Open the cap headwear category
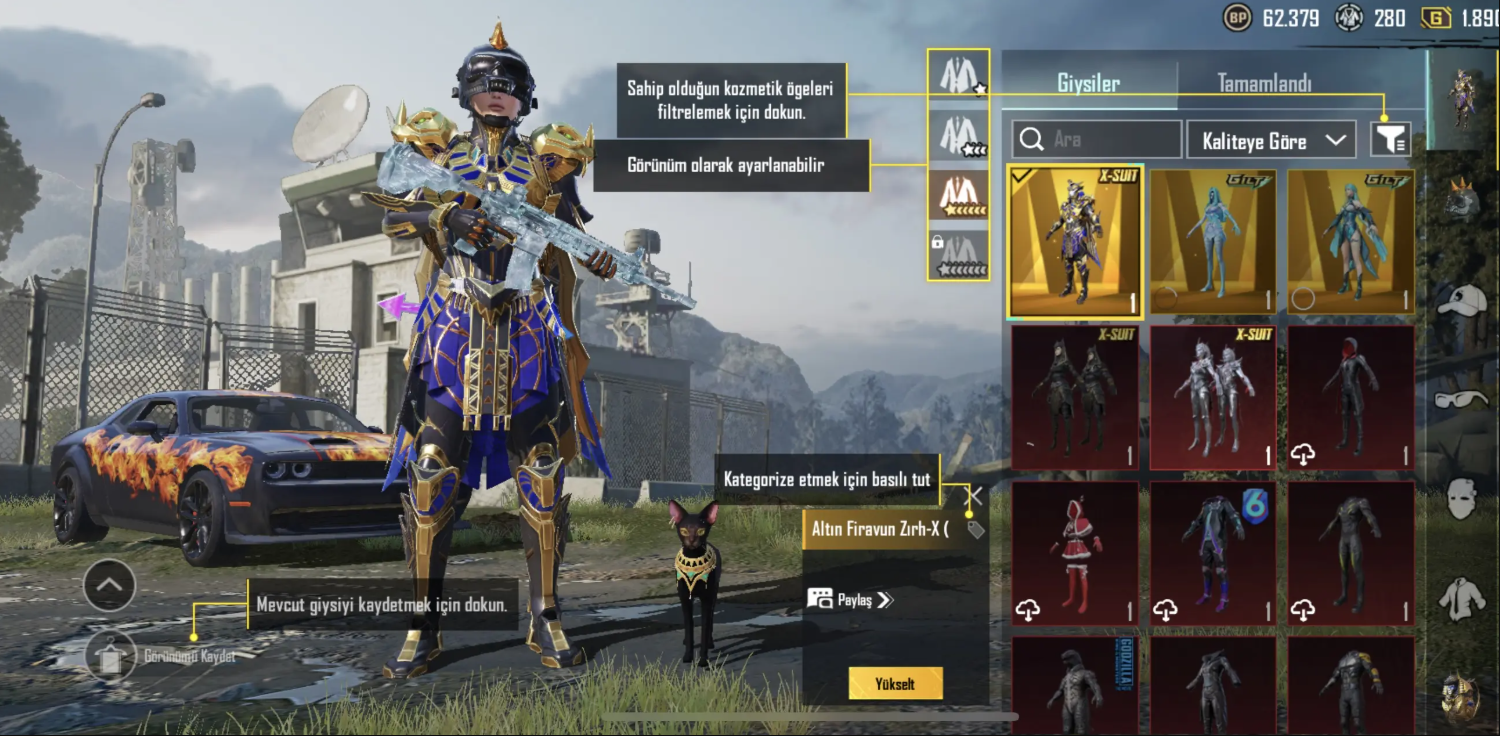 coord(1462,300)
